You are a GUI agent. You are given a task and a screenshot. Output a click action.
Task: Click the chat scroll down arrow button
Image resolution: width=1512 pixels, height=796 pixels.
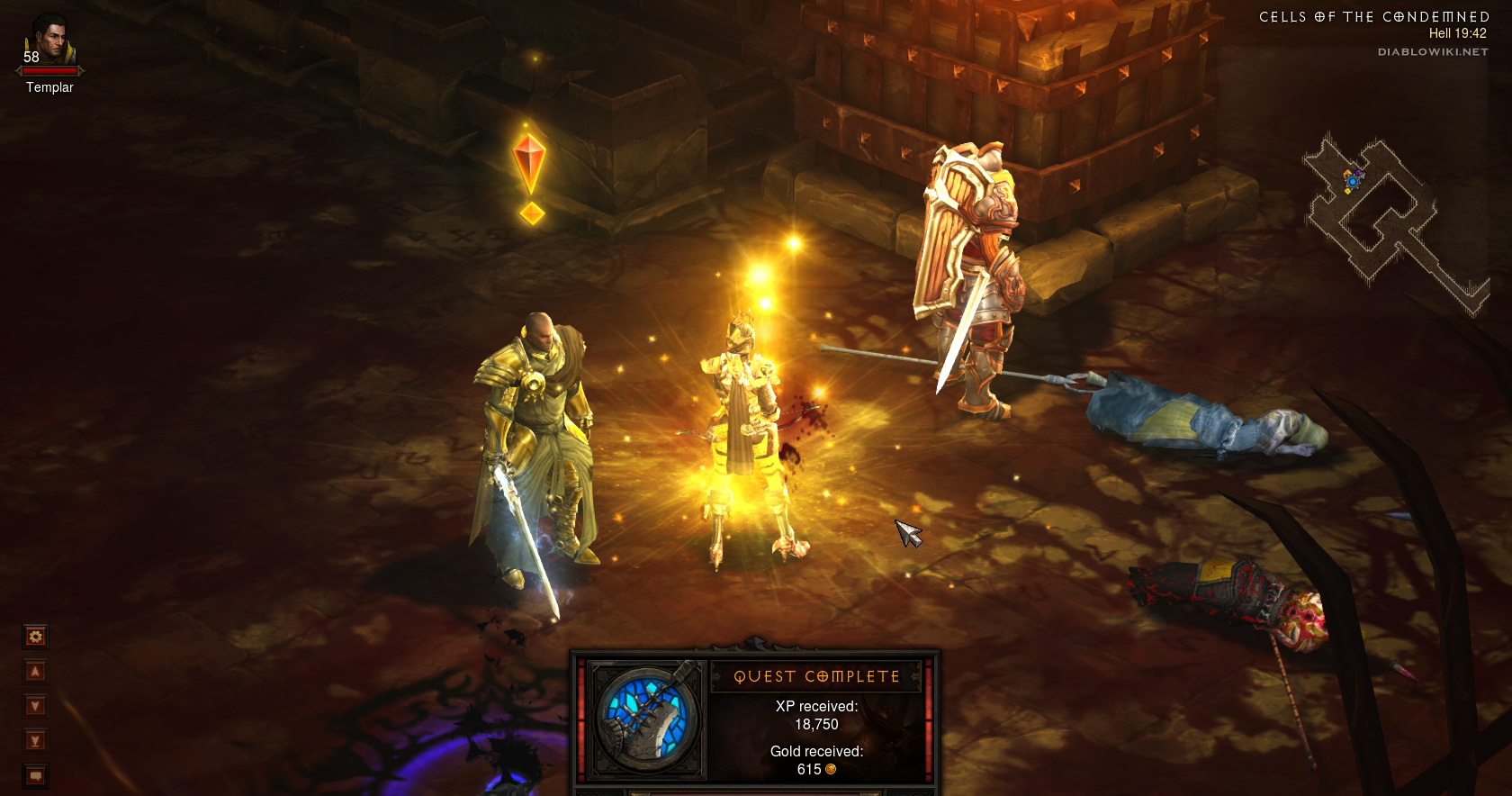tap(36, 706)
